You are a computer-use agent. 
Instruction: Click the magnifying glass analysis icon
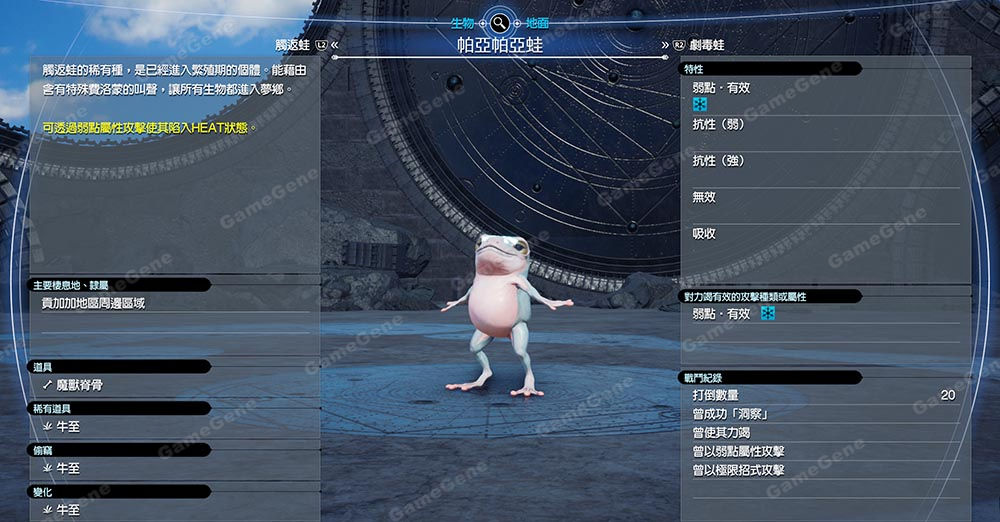(x=498, y=21)
